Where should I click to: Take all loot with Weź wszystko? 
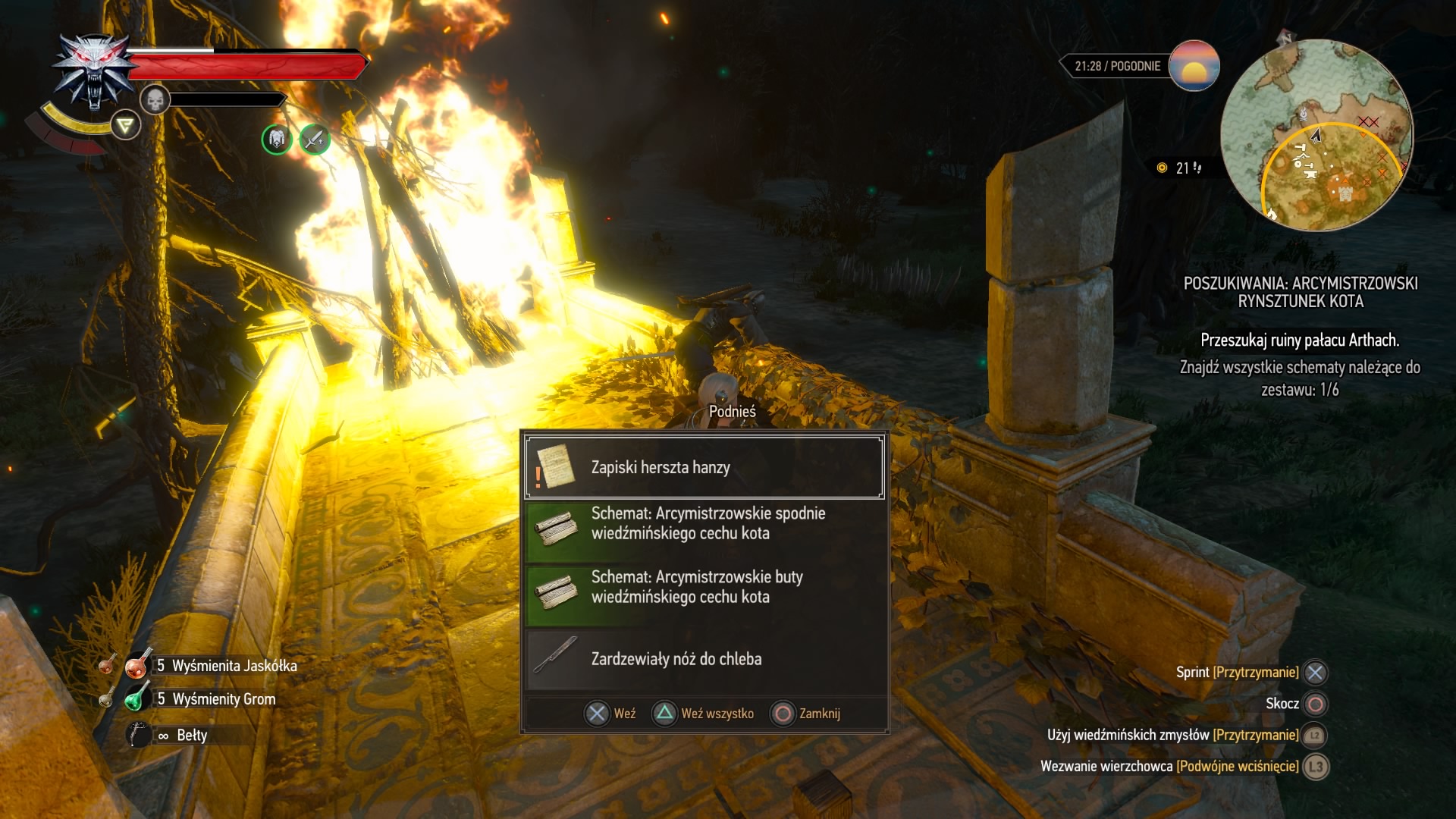tap(703, 714)
